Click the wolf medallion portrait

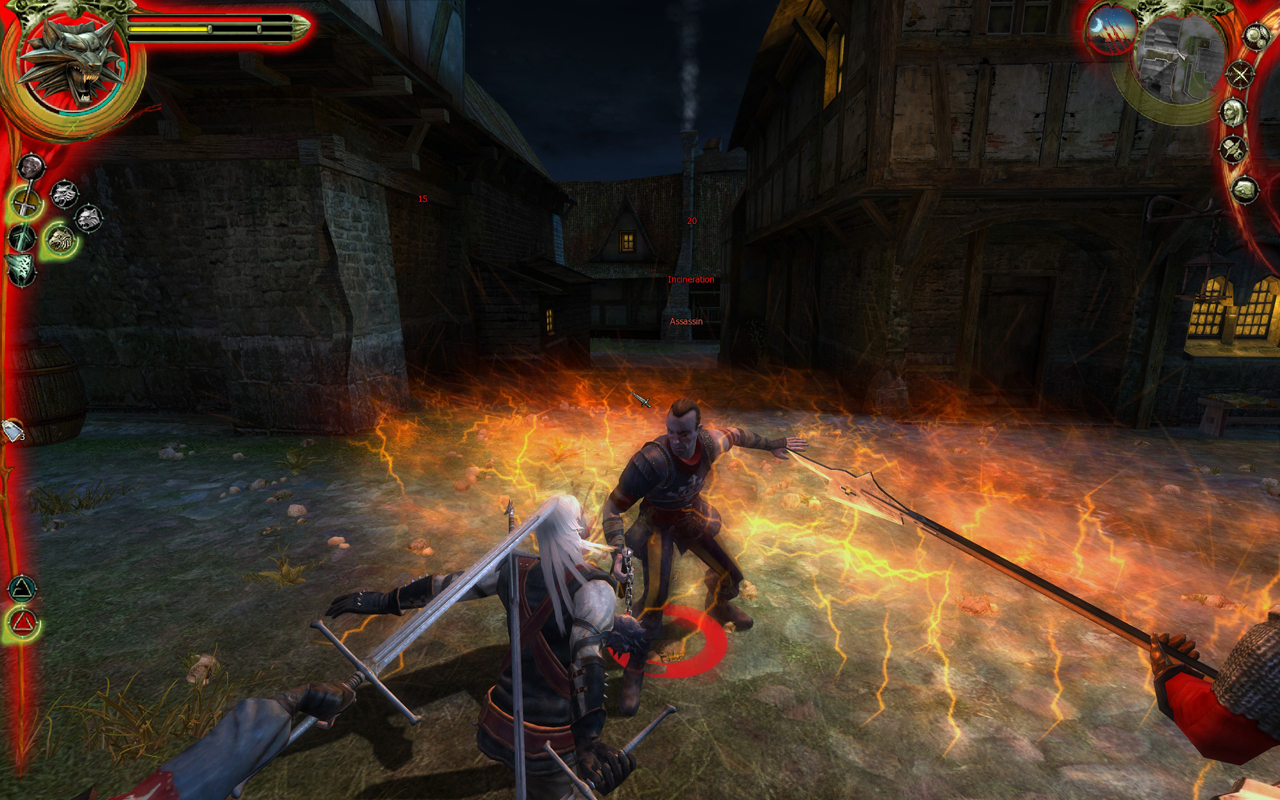(x=69, y=62)
